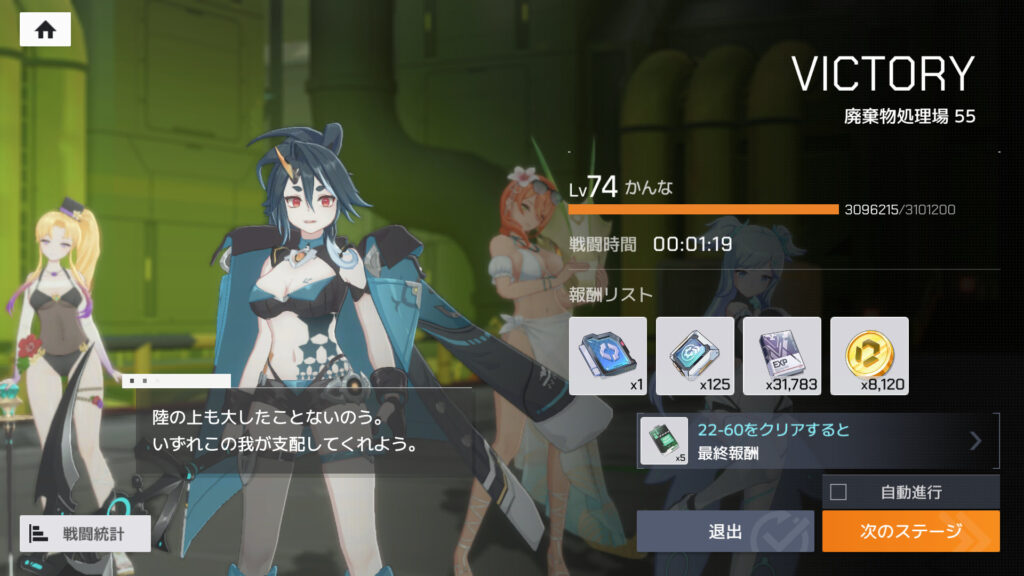View the EXP x31,783 reward
Viewport: 1024px width, 576px height.
[781, 356]
